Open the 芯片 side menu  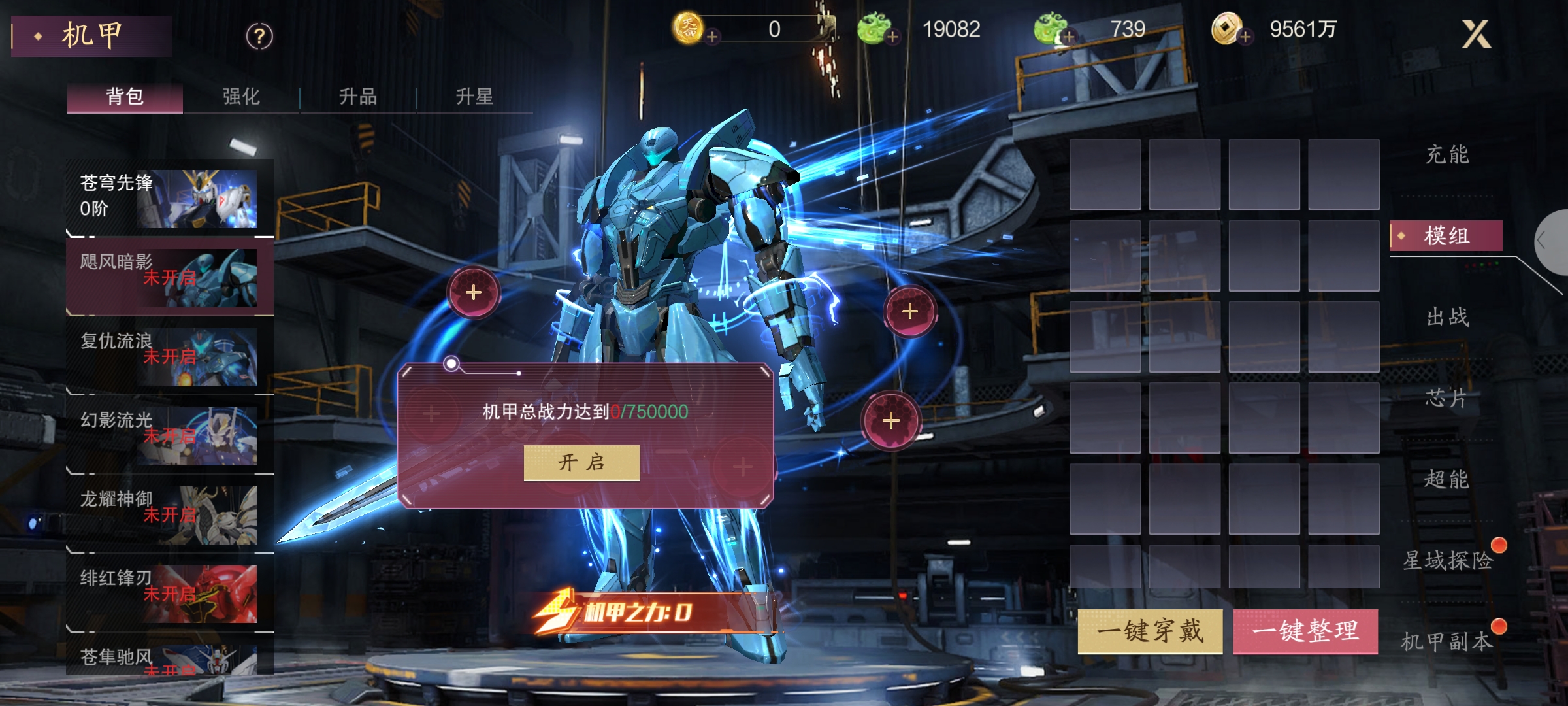click(x=1446, y=398)
